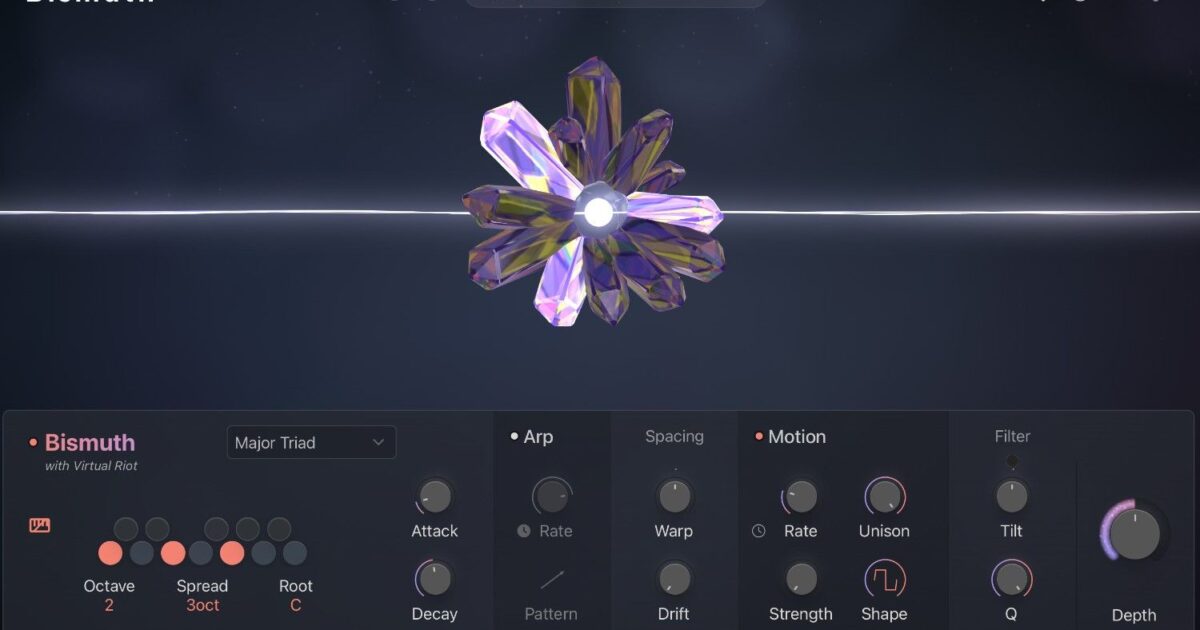Viewport: 1200px width, 630px height.
Task: Click the Spread value 3oct
Action: [x=202, y=605]
